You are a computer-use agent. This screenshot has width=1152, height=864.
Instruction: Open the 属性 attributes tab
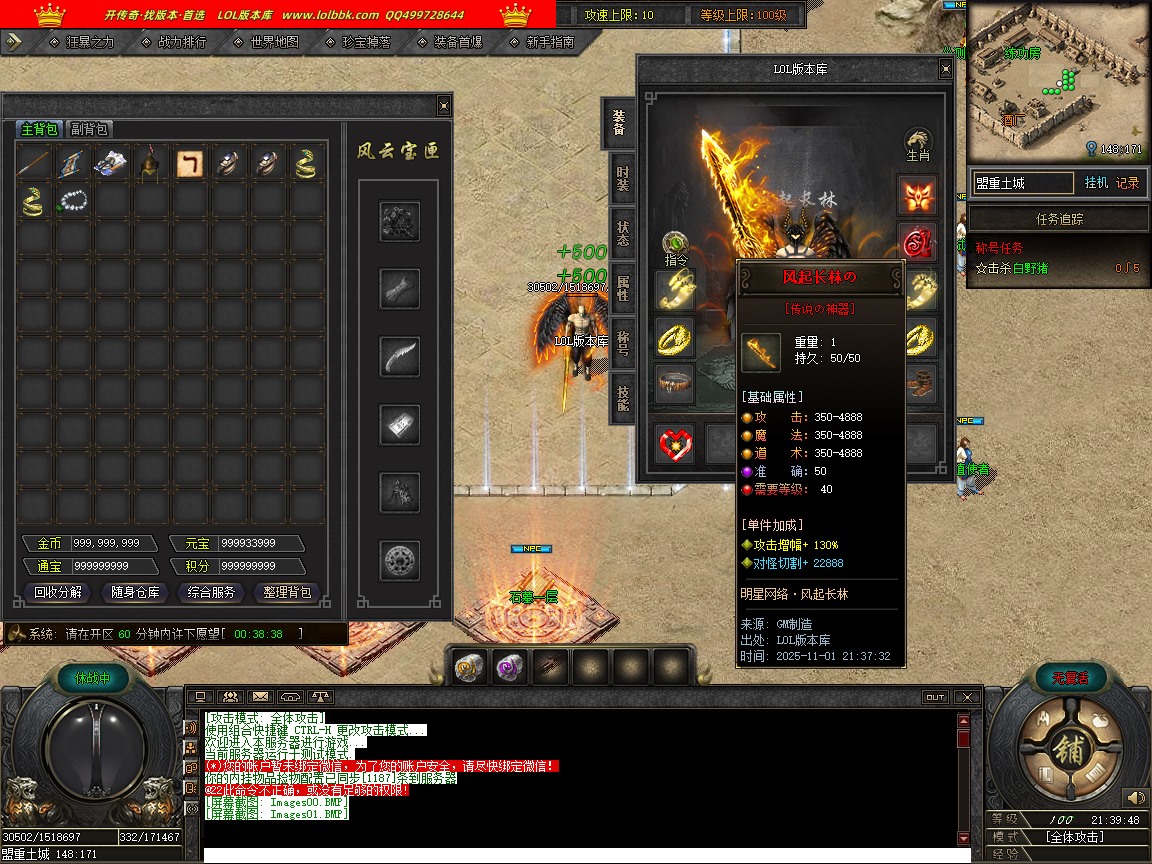[x=622, y=288]
